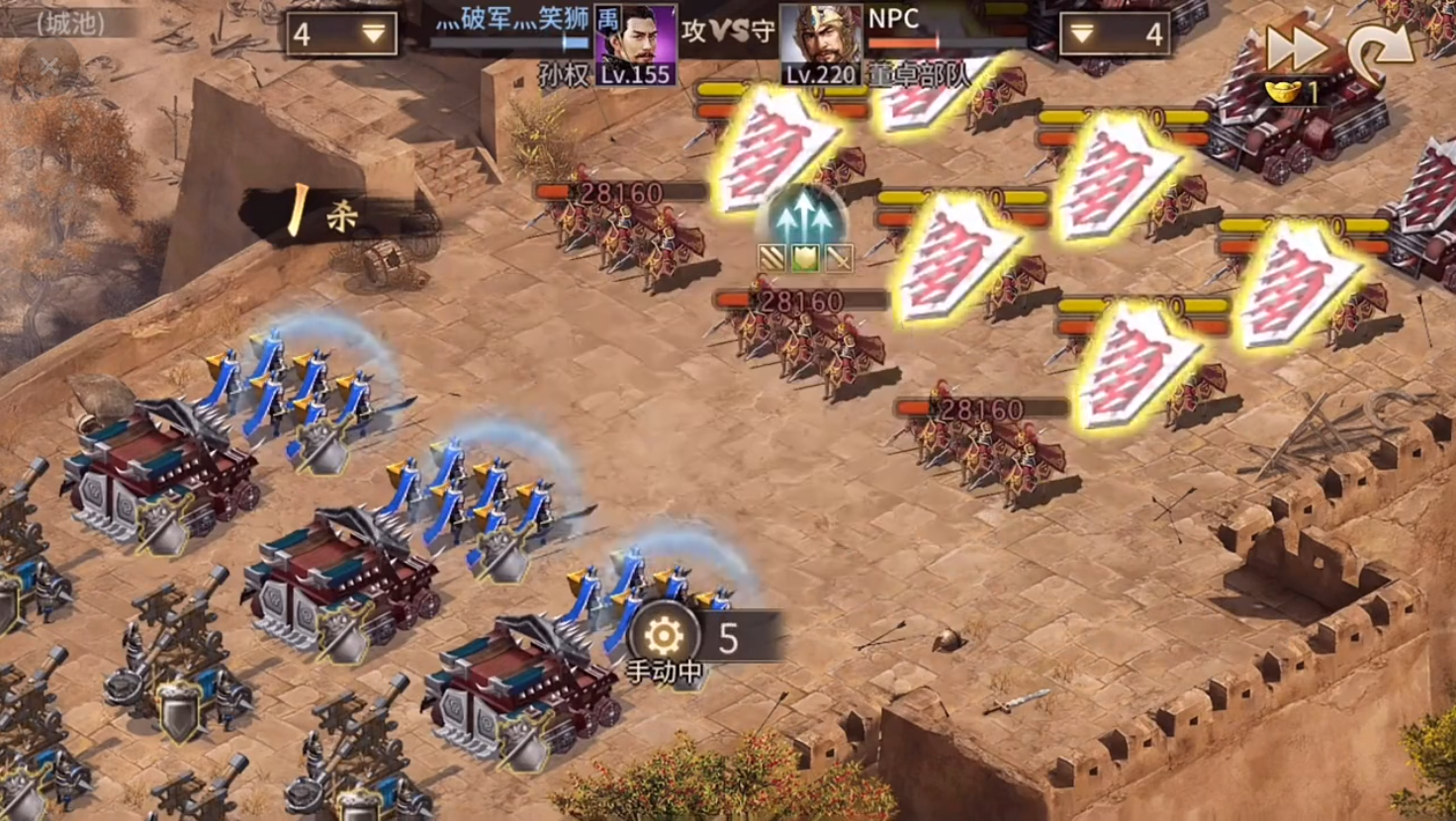The image size is (1456, 821).
Task: Select the Lv.220 Dong Zhuo NPC portrait
Action: pyautogui.click(x=821, y=46)
